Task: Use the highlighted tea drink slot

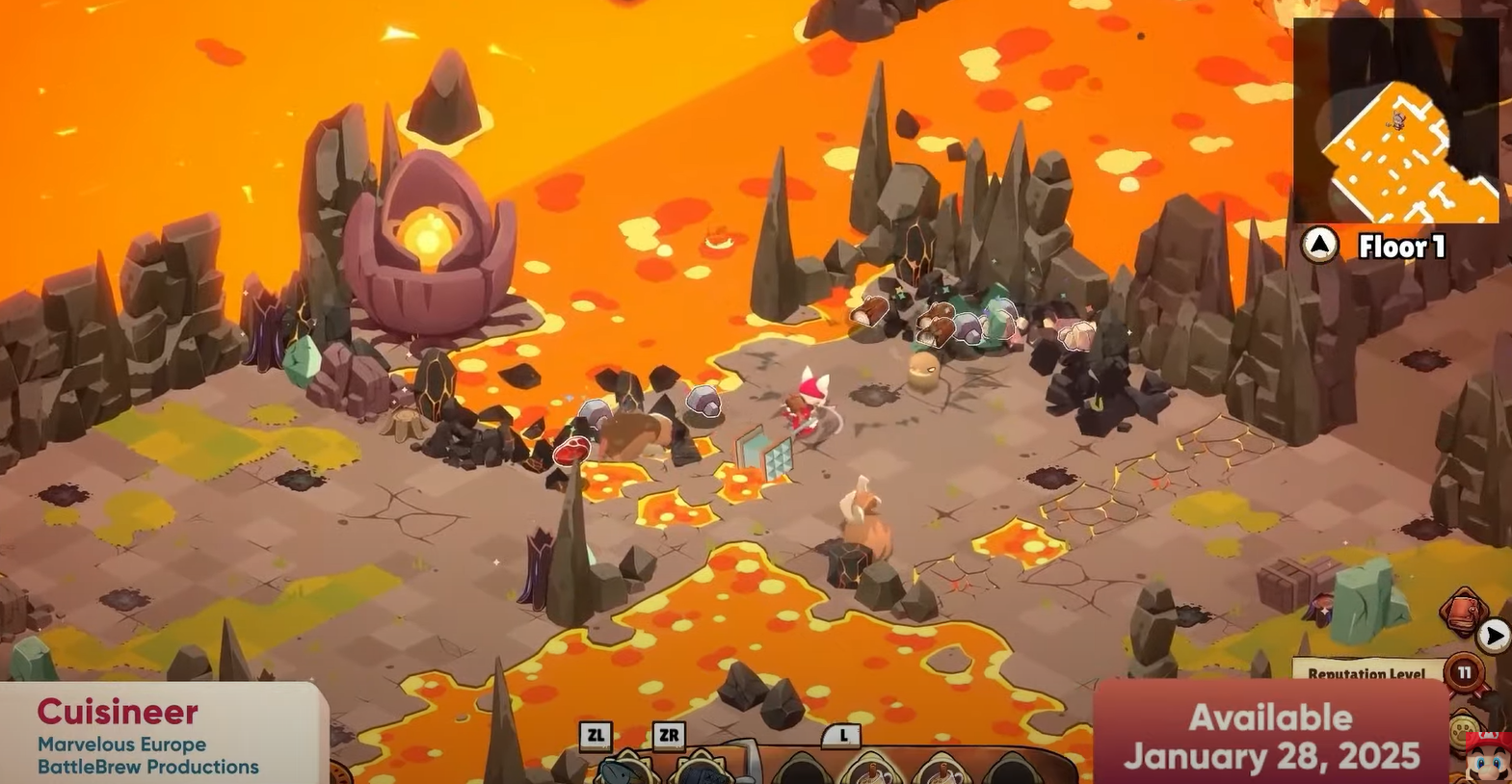Action: (868, 771)
